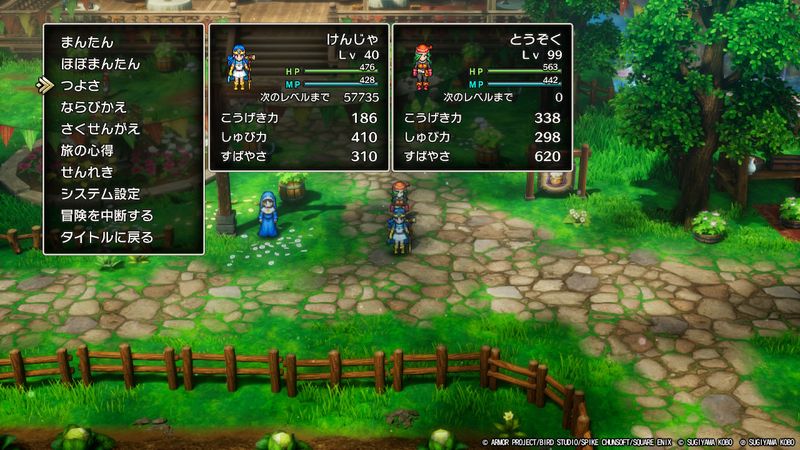This screenshot has width=800, height=450.
Task: Choose the ほぼまんたん option
Action: (100, 64)
